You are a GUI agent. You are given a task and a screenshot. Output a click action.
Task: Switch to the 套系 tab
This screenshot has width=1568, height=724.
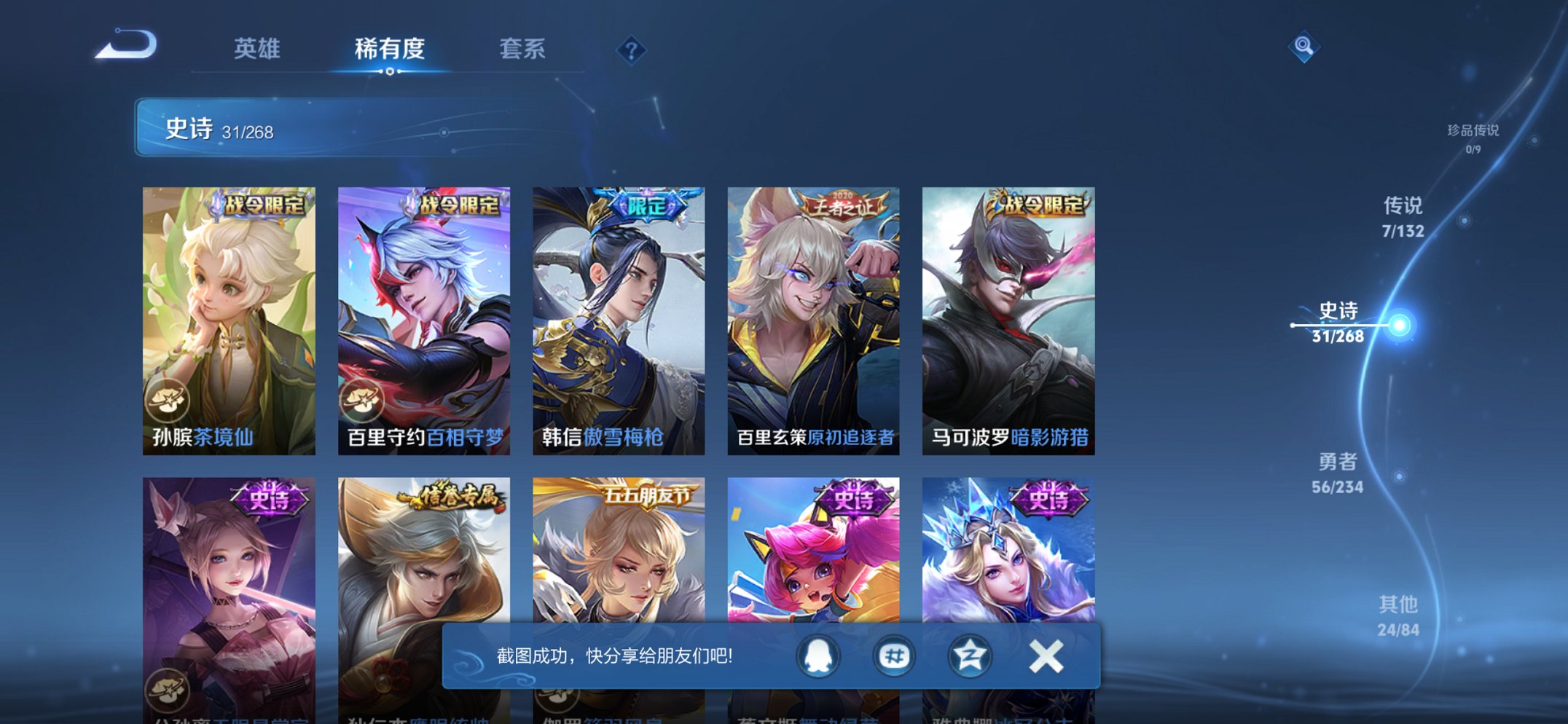pos(523,50)
